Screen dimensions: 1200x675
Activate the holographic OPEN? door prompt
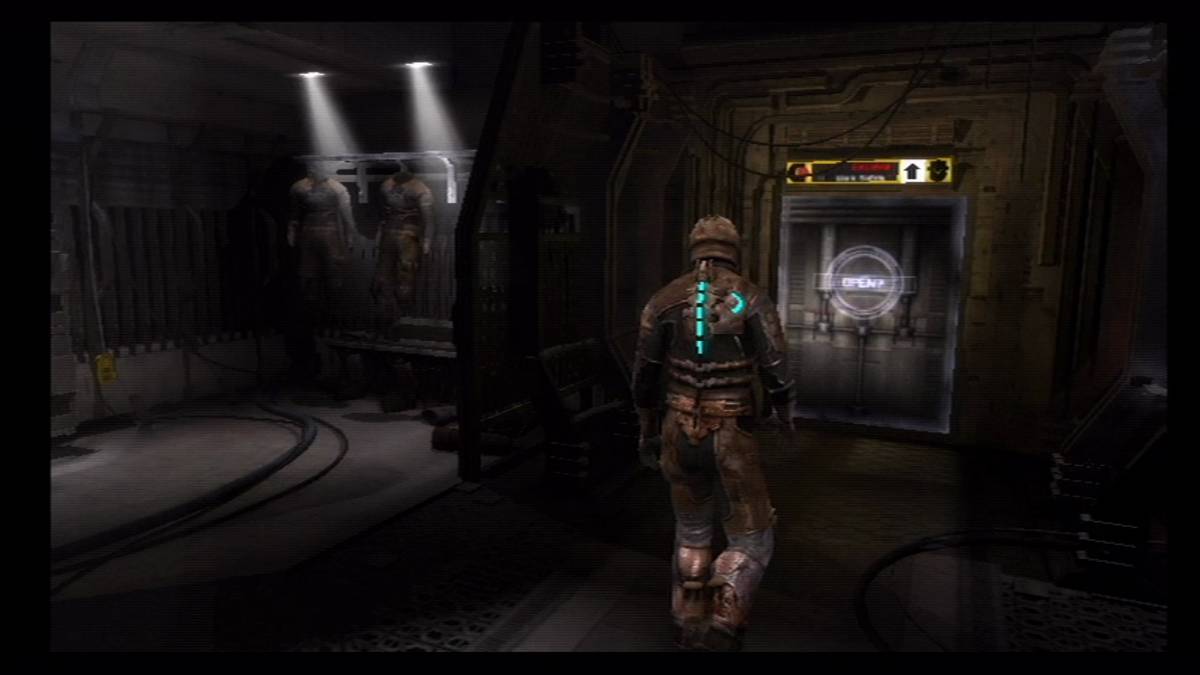[x=863, y=282]
